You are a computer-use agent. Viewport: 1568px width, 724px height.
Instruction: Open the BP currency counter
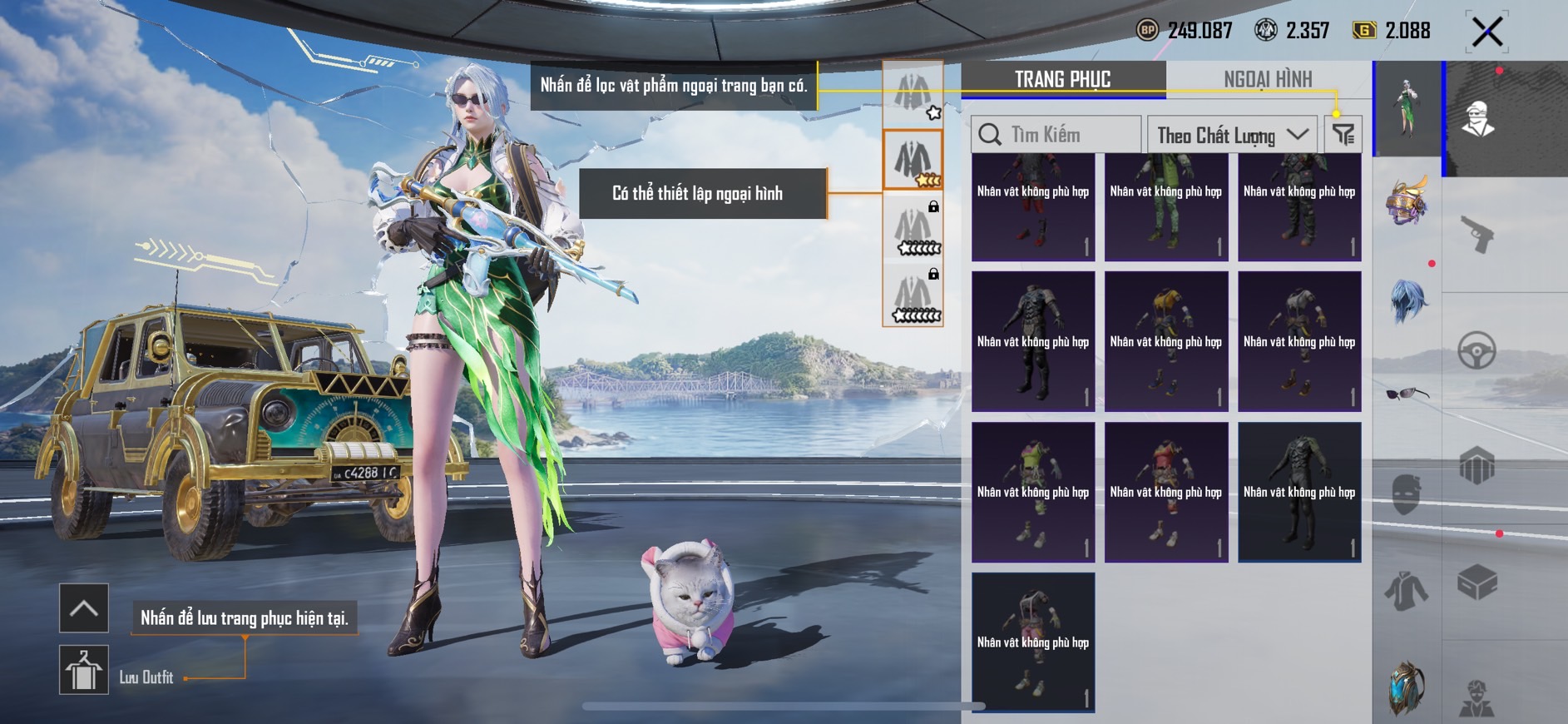(1185, 31)
